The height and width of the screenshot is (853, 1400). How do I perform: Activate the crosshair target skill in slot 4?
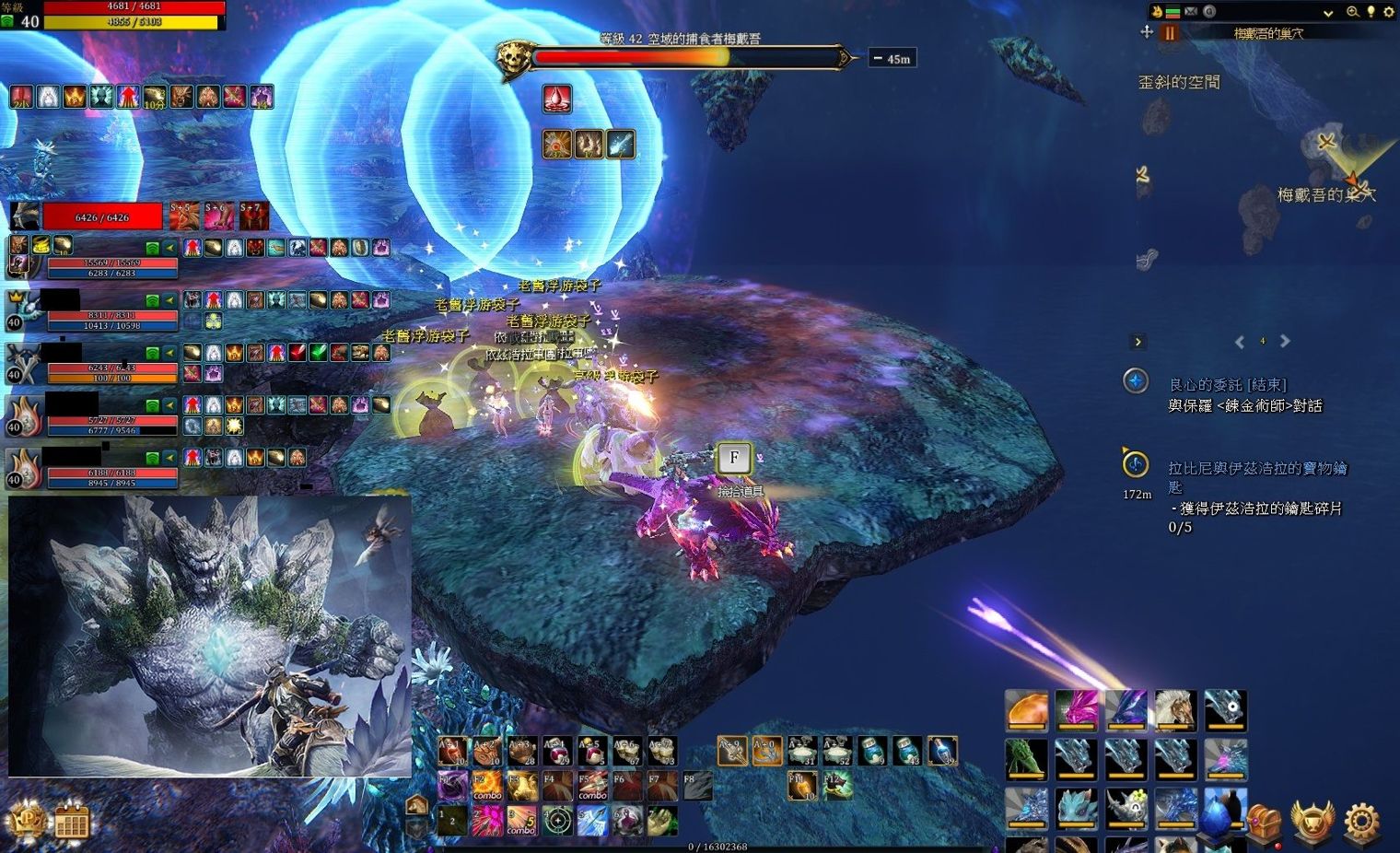point(557,820)
